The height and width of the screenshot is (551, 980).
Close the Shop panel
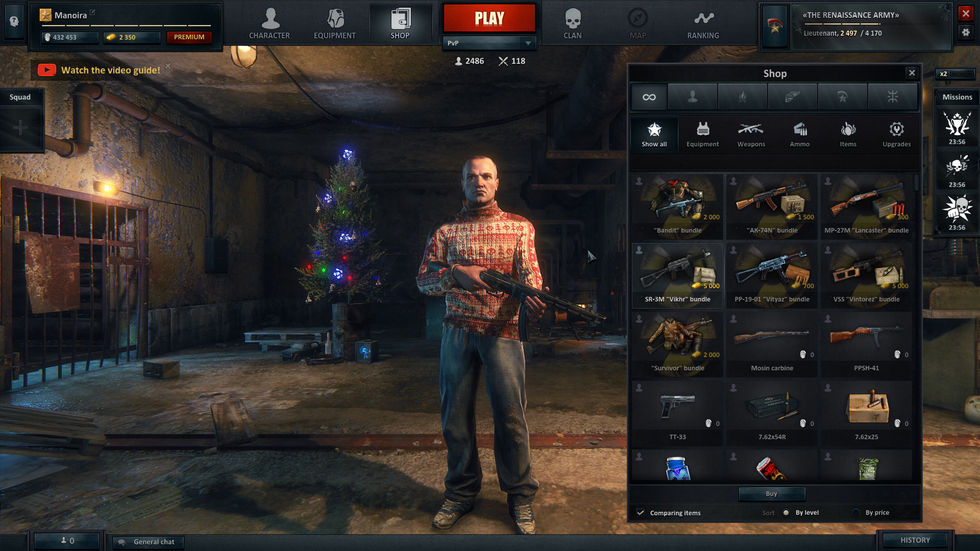coord(911,73)
